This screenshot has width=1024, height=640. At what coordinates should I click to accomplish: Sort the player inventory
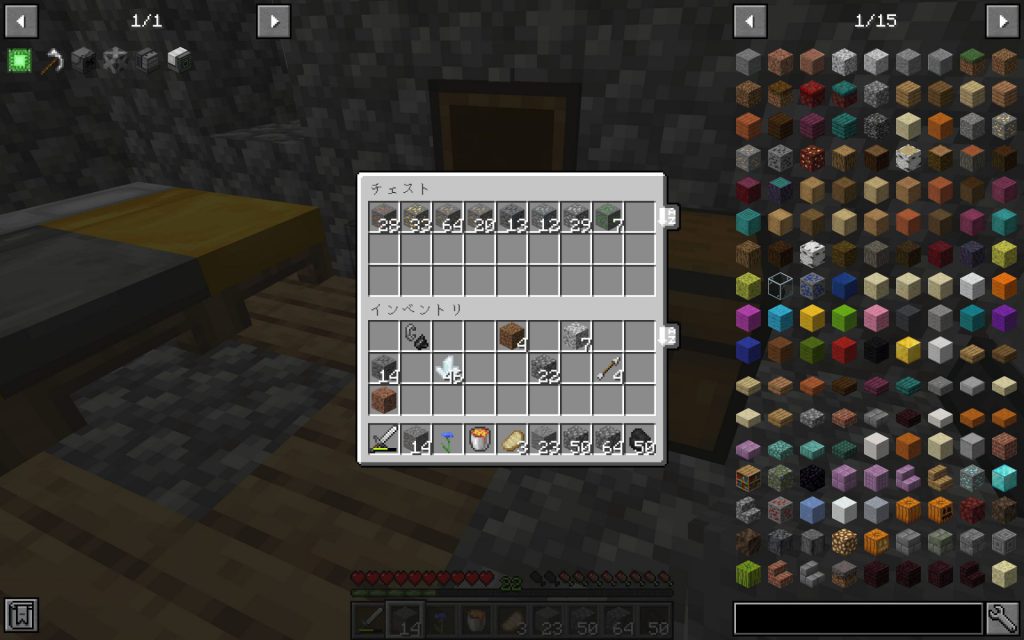(667, 336)
